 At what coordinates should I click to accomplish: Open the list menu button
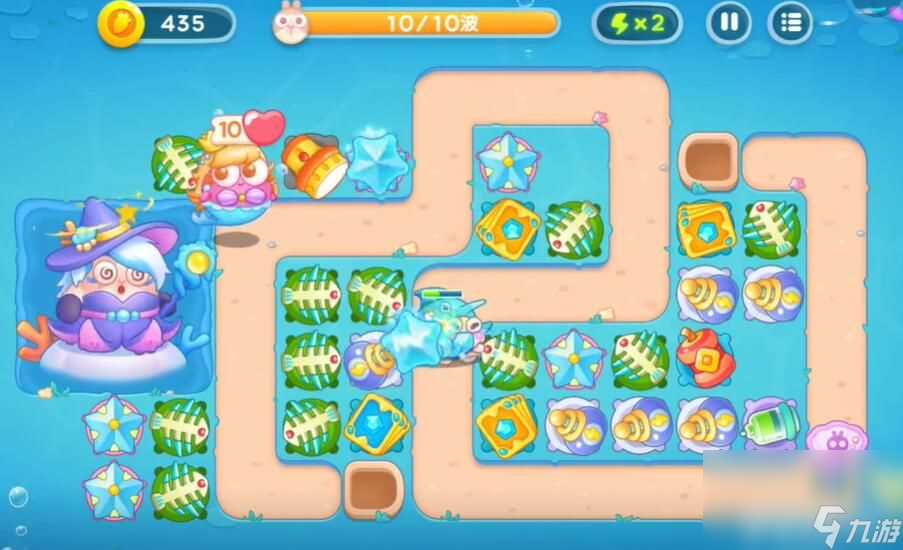790,23
